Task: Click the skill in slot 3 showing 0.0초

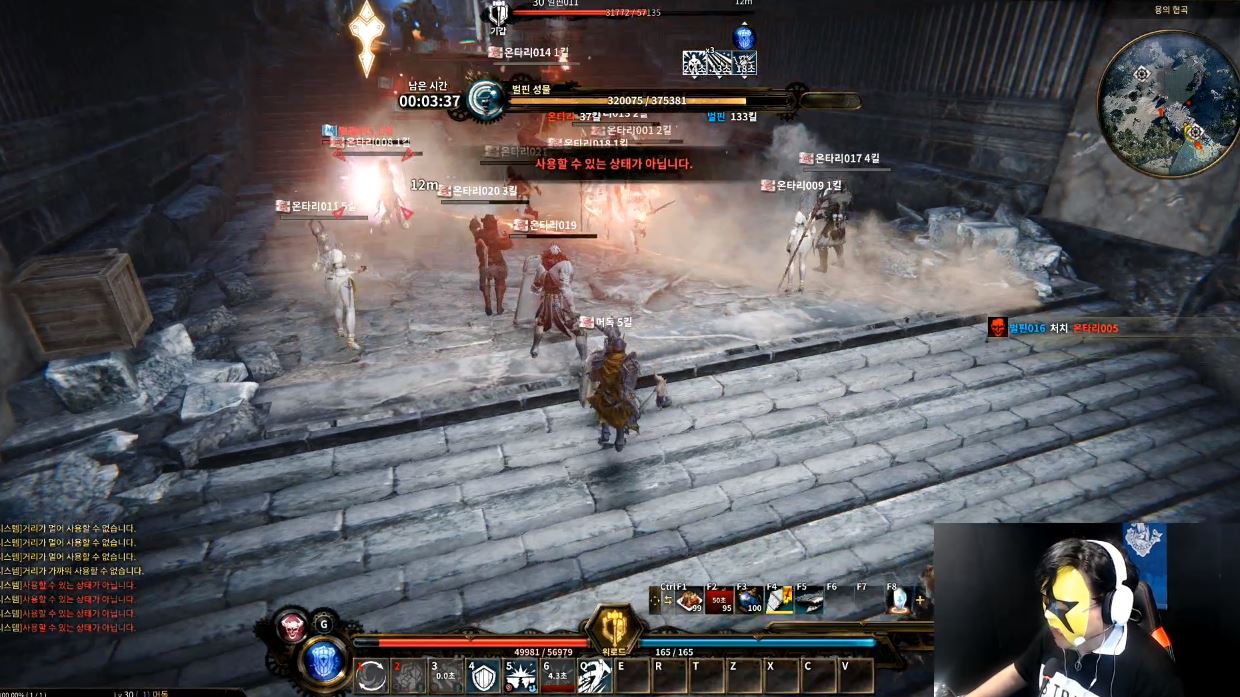Action: pos(447,677)
